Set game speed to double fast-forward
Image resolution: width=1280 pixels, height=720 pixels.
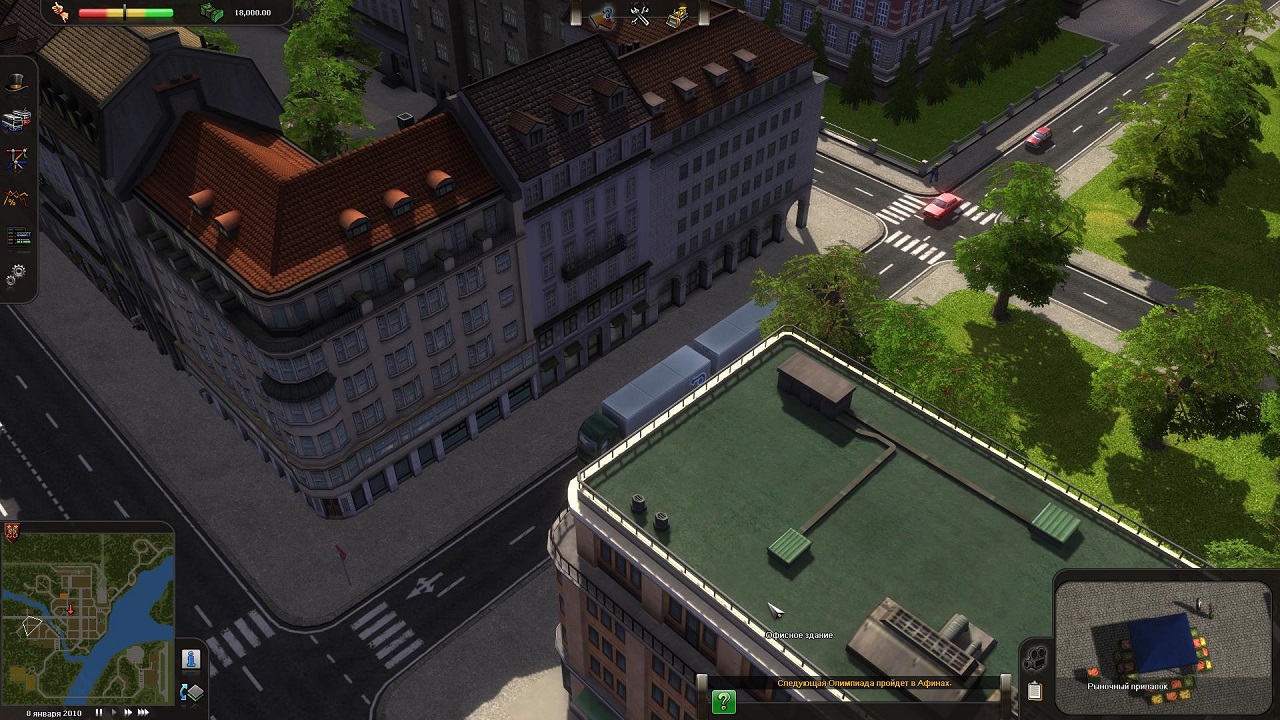[128, 713]
